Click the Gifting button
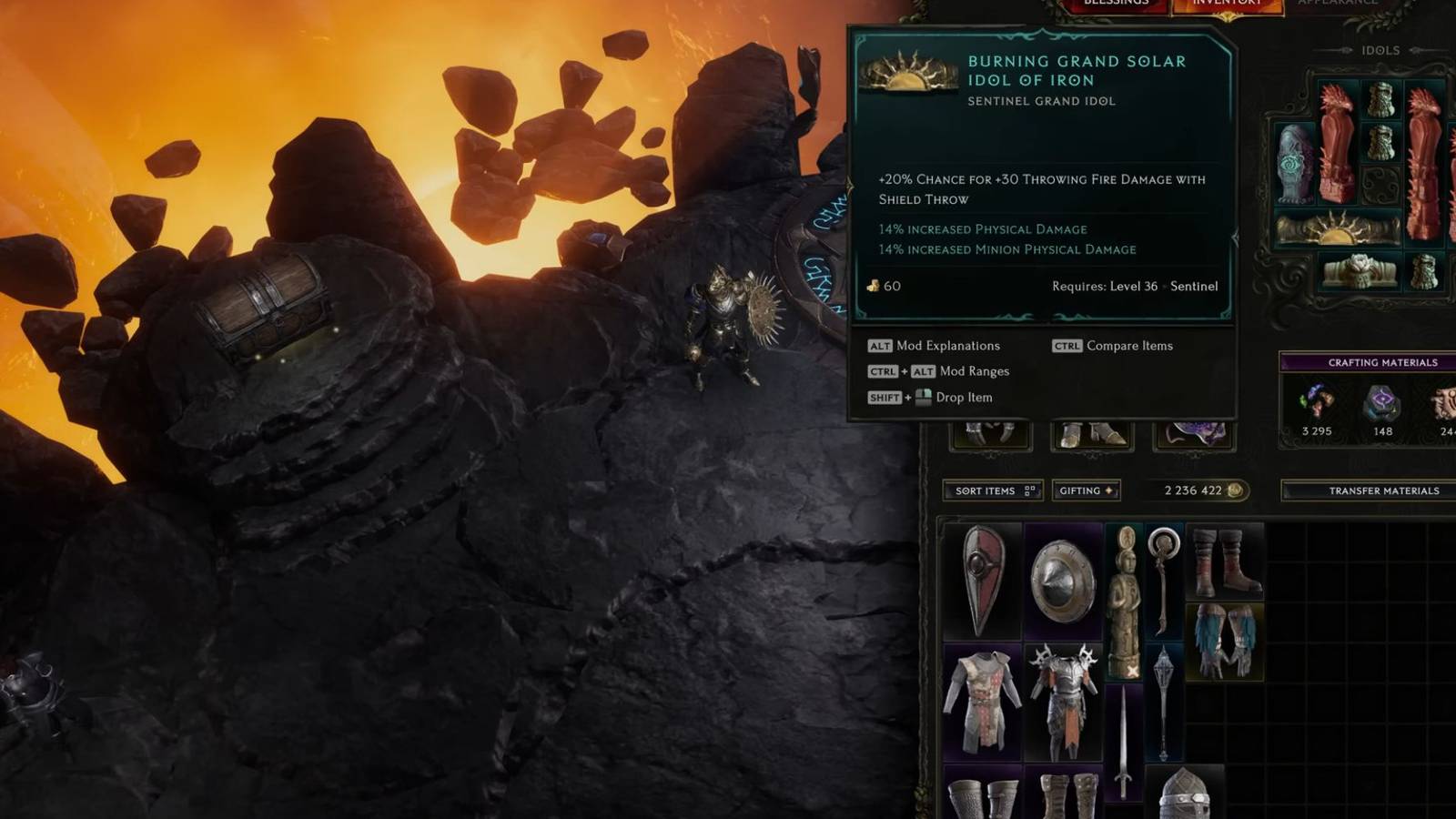Image resolution: width=1456 pixels, height=819 pixels. click(1086, 490)
